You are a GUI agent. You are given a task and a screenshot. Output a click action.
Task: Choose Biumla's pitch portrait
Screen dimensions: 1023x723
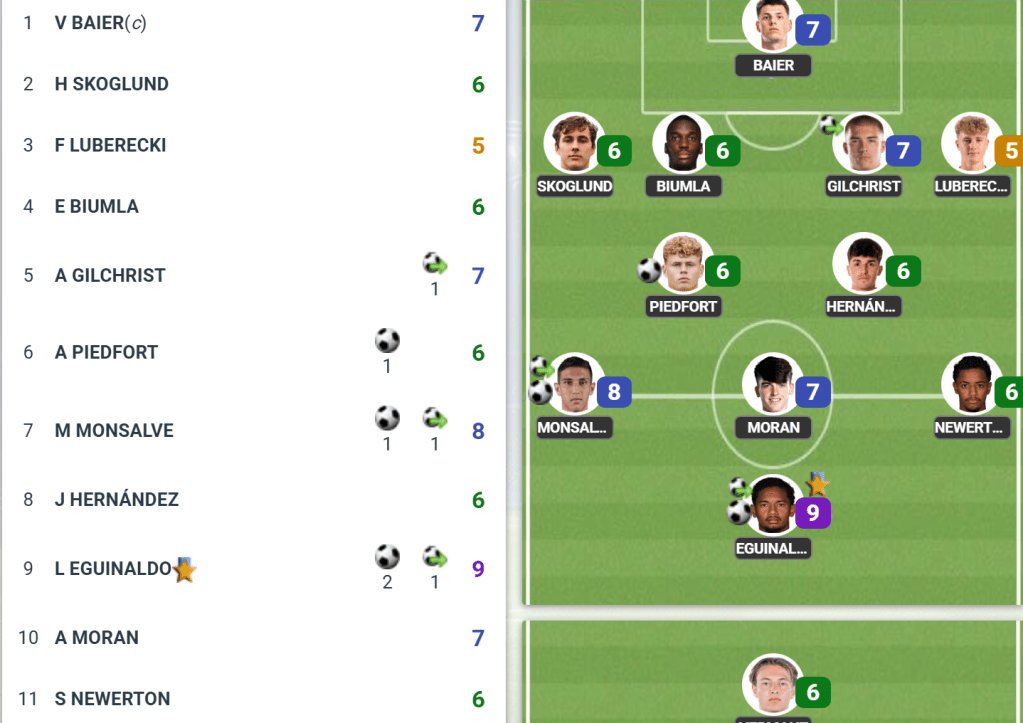click(x=683, y=144)
